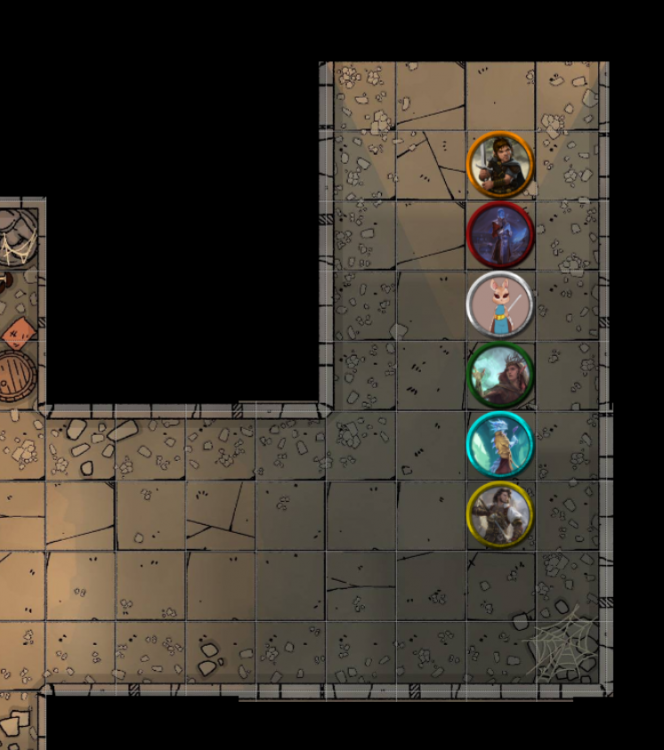Select the yellow-ringed armored archer token
This screenshot has height=750, width=664.
(x=500, y=514)
